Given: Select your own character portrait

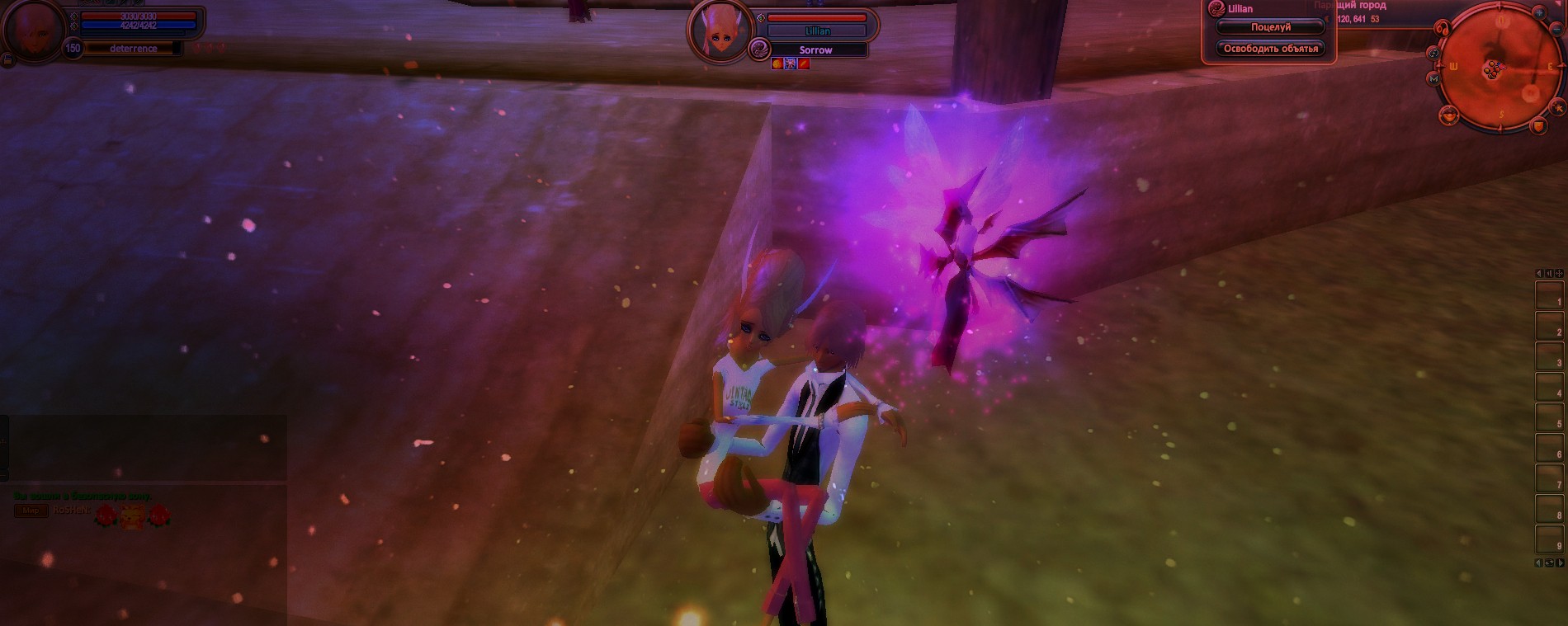Looking at the screenshot, I should [x=33, y=31].
